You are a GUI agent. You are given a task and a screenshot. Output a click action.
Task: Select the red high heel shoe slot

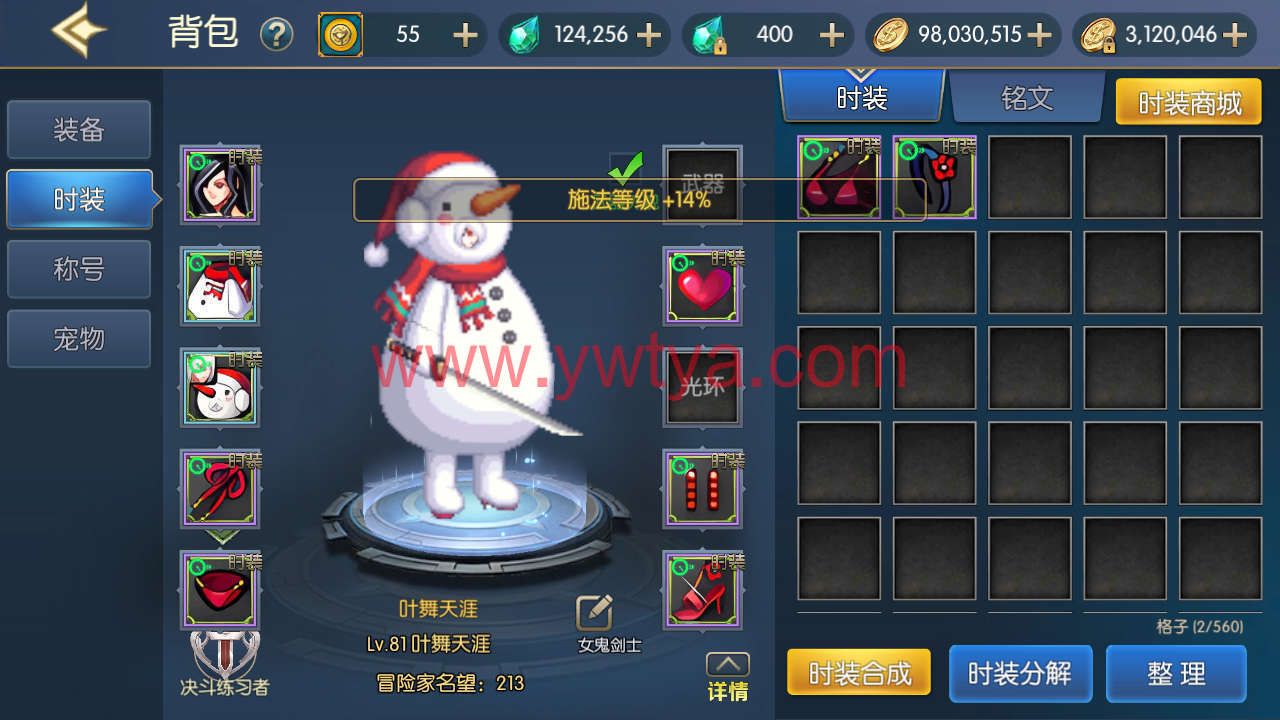[x=703, y=591]
